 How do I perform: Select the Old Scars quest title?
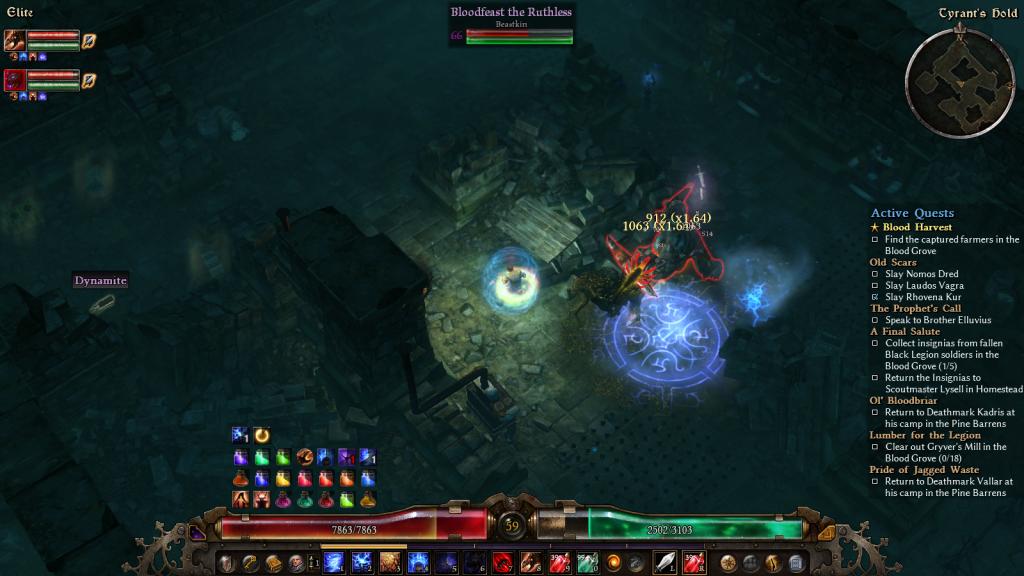click(x=892, y=262)
